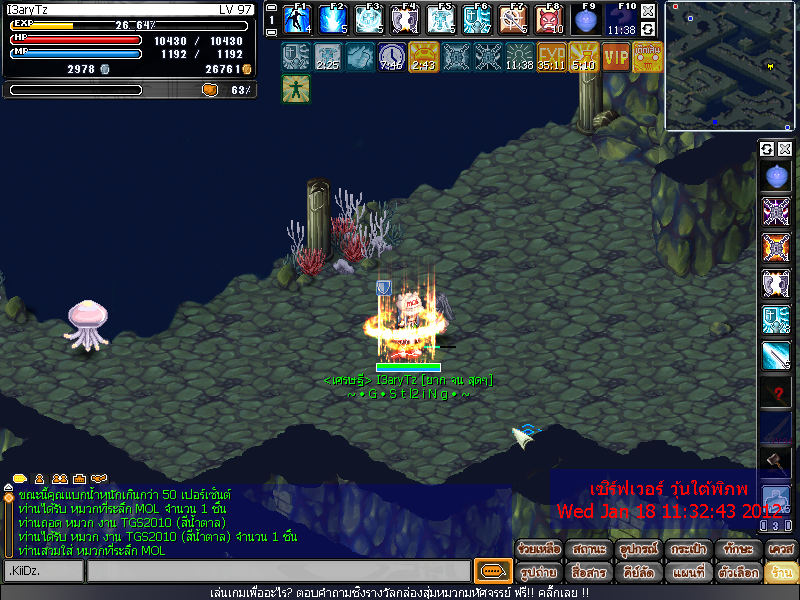Open the สถานะ (Status) window
800x600 pixels.
click(x=589, y=549)
